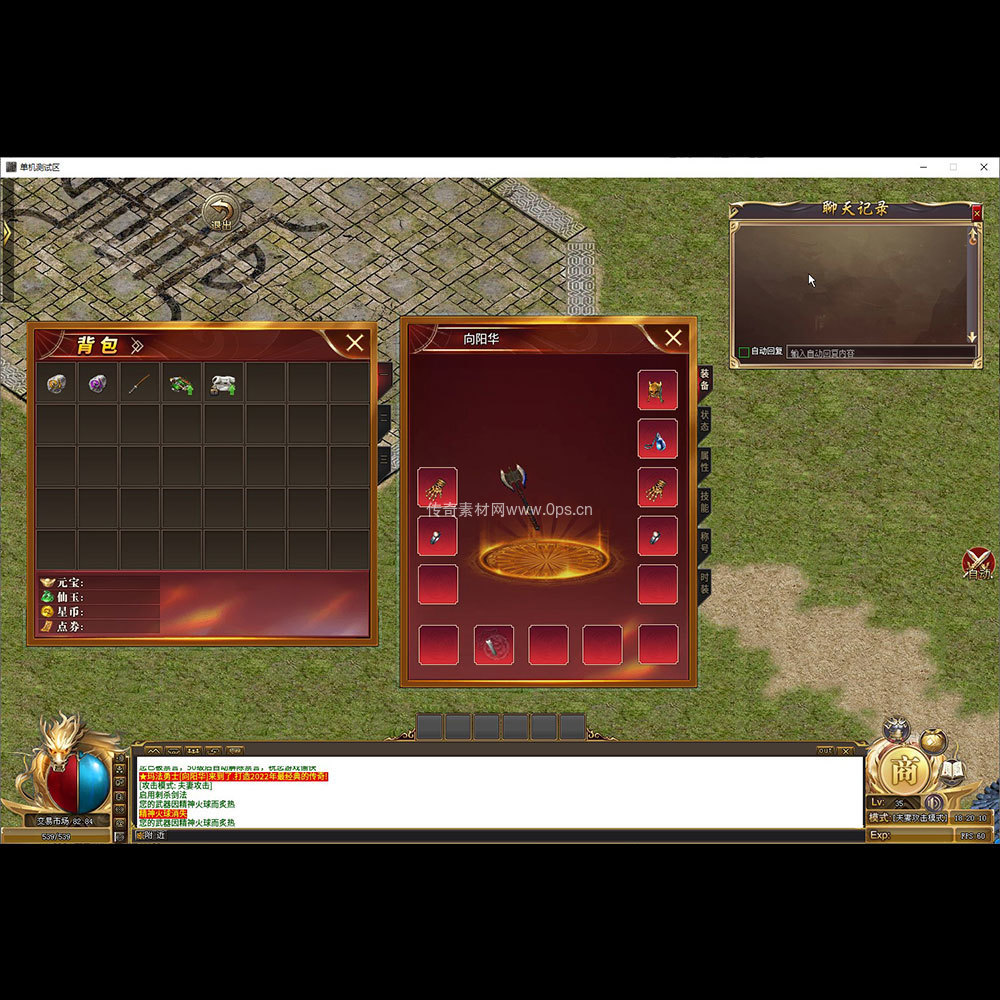Toggle the sound speaker button
Image resolution: width=1000 pixels, height=1000 pixels.
[934, 802]
